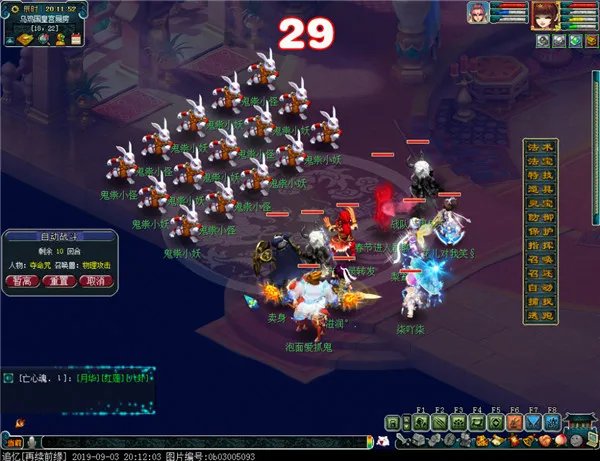Cancel auto-battle with the 取消 button
Image resolution: width=600 pixels, height=461 pixels.
[95, 282]
